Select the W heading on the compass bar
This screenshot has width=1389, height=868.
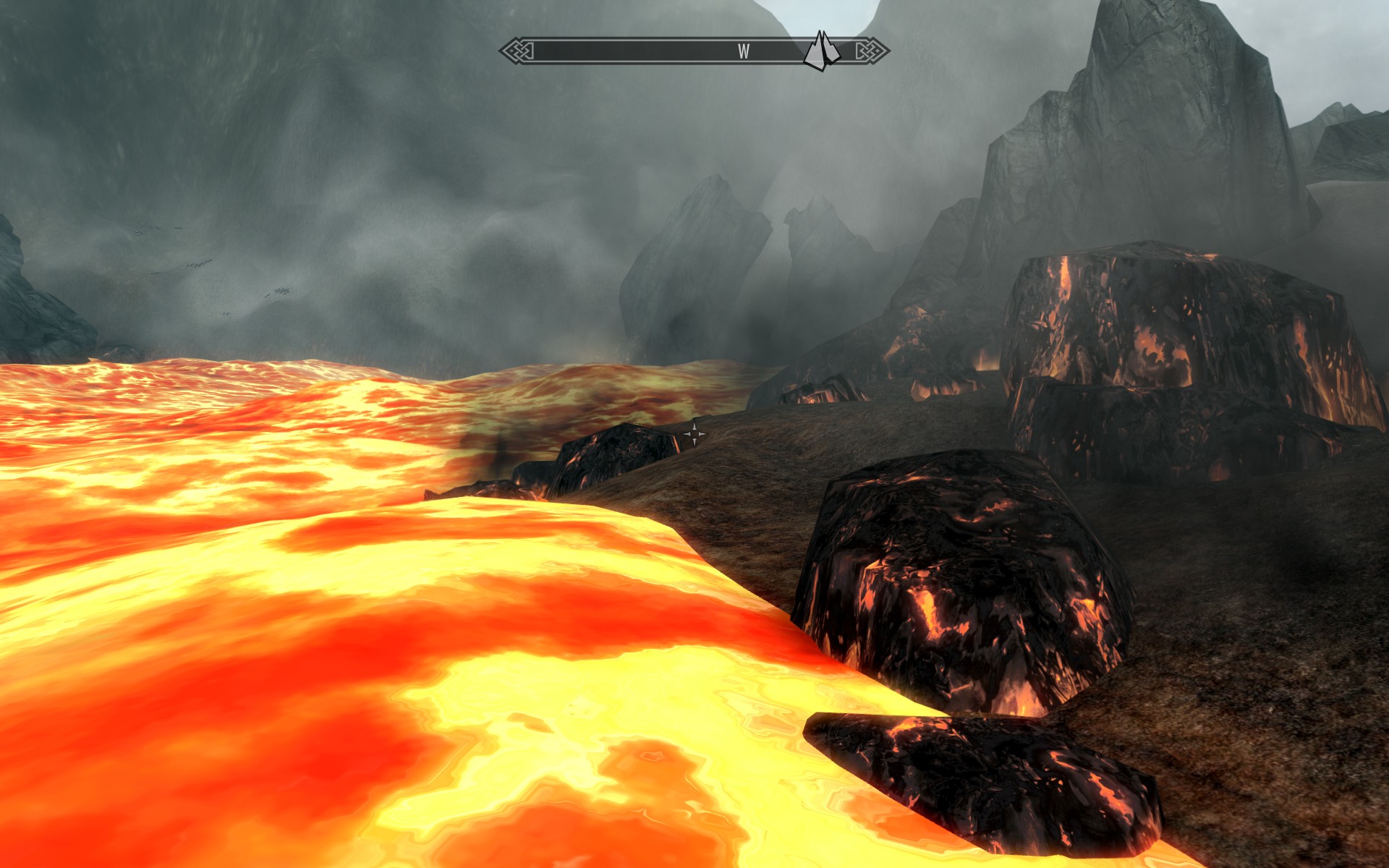point(743,51)
